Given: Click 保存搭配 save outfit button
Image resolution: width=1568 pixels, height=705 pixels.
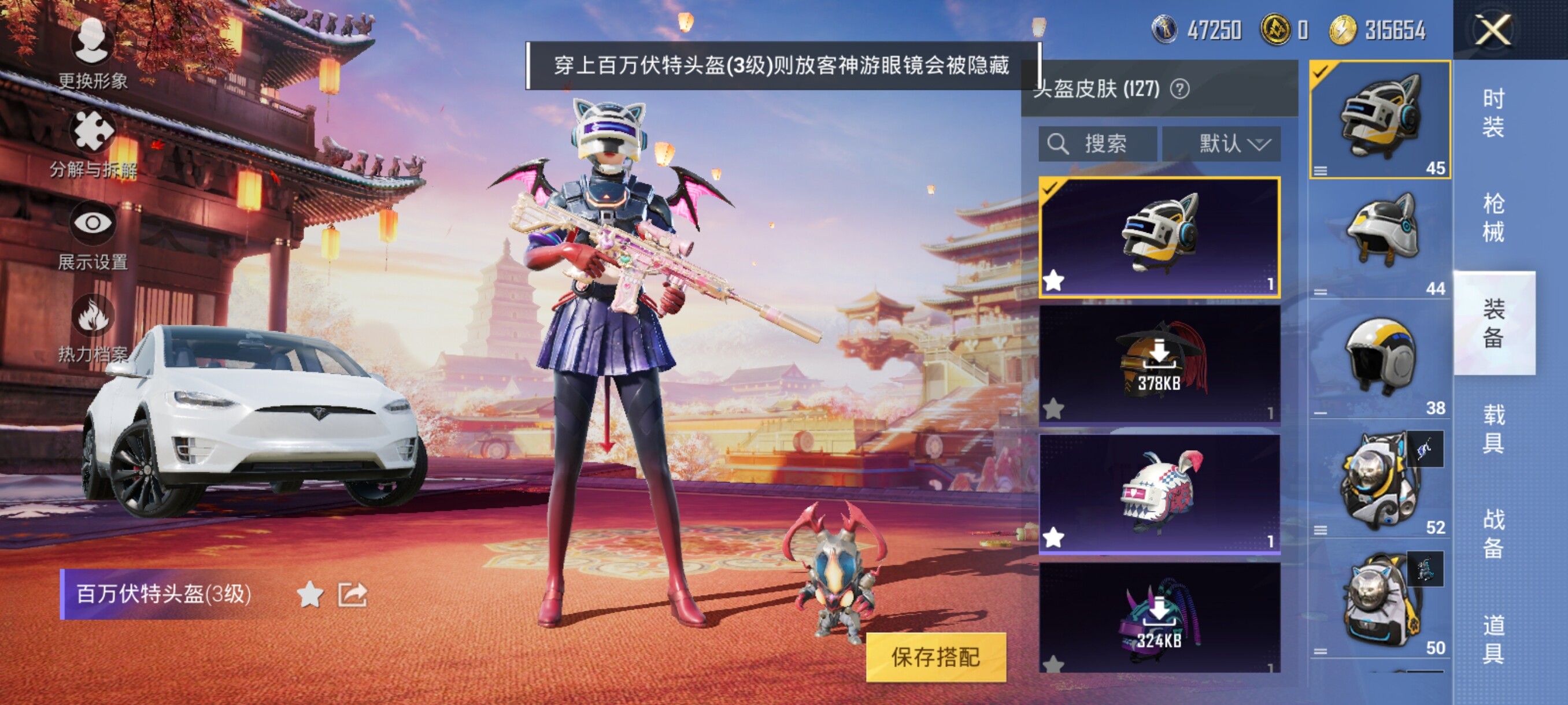Looking at the screenshot, I should [935, 657].
